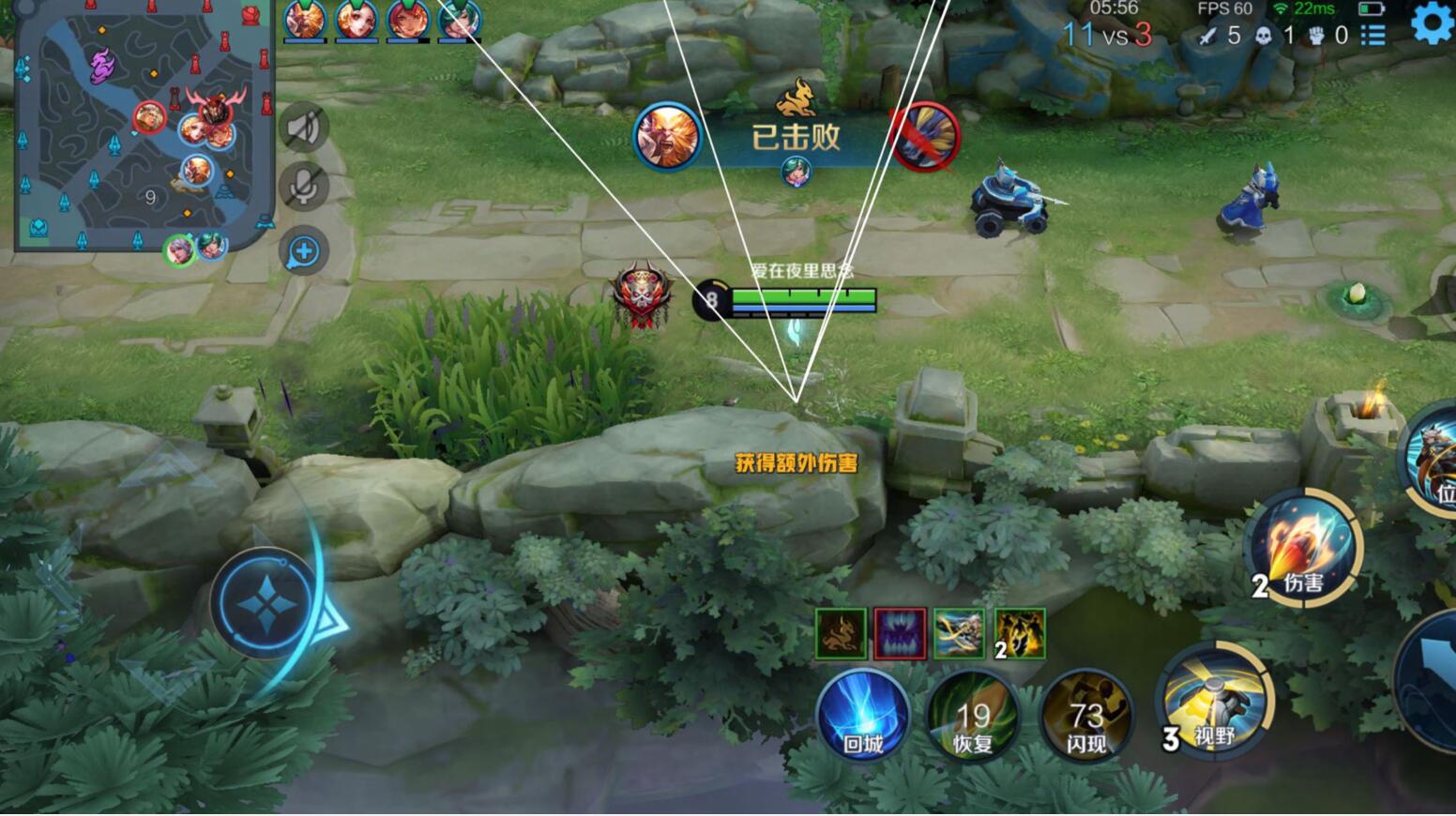The image size is (1456, 816).
Task: Click the killer's portrait in the 已击败 banner
Action: click(x=666, y=136)
